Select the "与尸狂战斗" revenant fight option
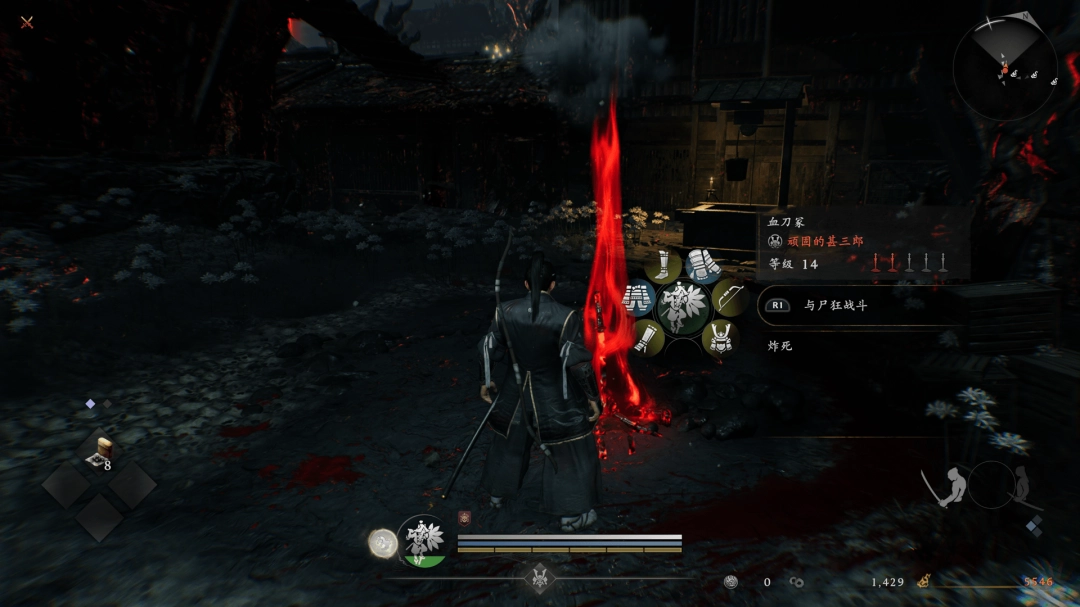 pos(835,306)
